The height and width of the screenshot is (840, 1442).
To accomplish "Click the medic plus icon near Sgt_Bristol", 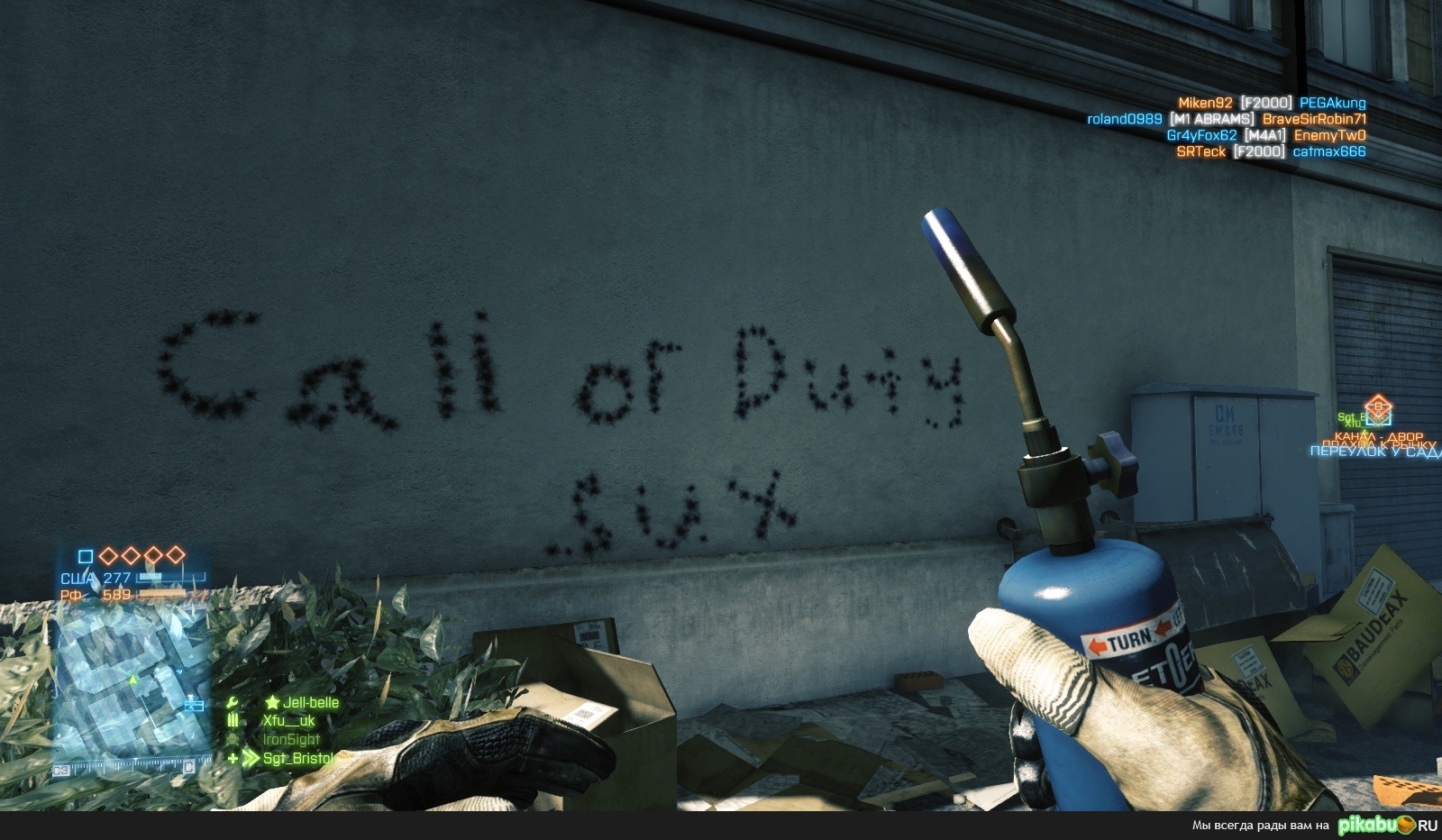I will coord(233,758).
